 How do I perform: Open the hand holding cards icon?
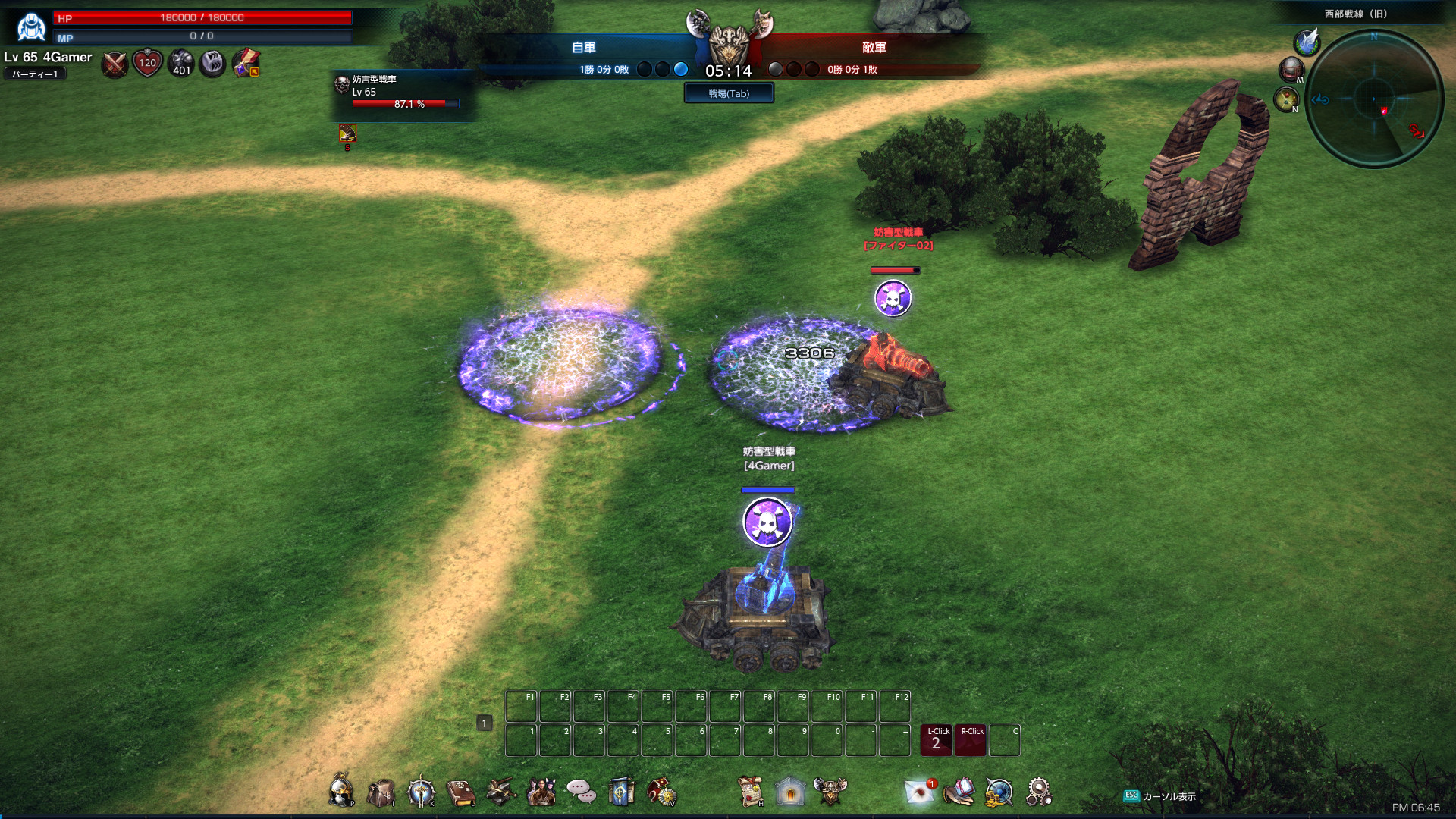tap(959, 792)
